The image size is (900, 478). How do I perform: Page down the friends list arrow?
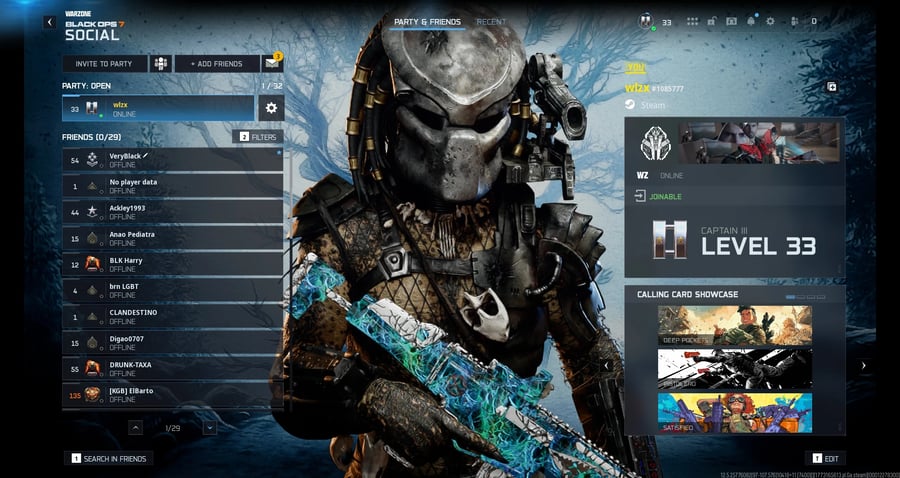coord(210,428)
